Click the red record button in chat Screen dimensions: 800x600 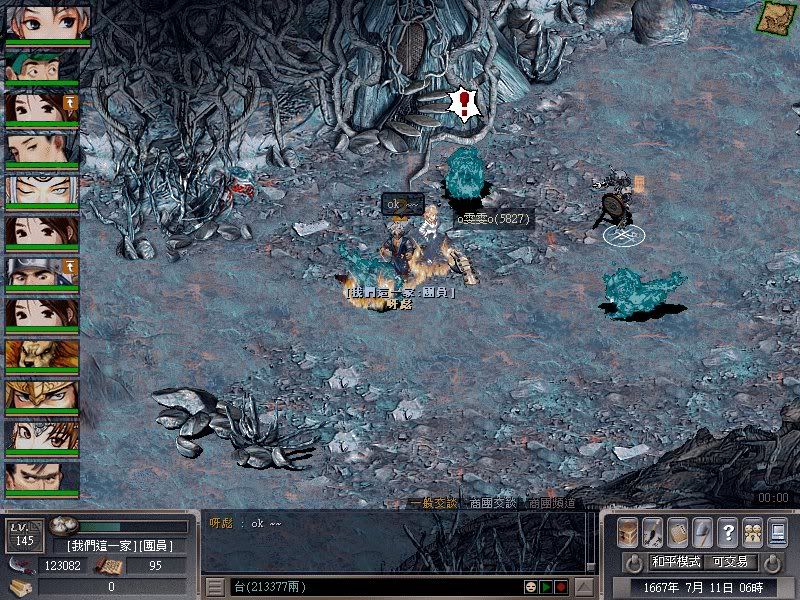(x=561, y=586)
